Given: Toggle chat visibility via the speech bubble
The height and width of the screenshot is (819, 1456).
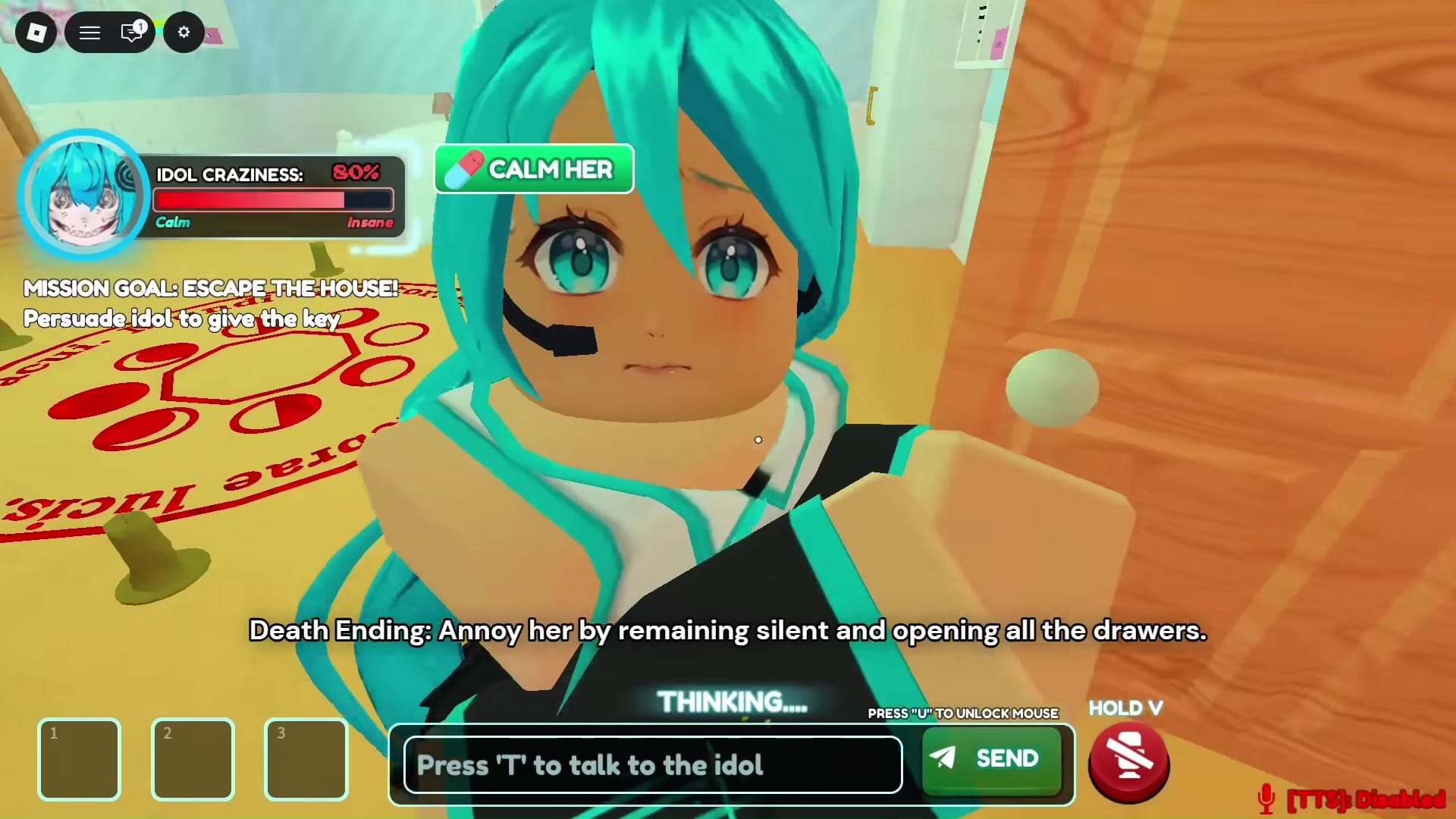Looking at the screenshot, I should (x=130, y=33).
